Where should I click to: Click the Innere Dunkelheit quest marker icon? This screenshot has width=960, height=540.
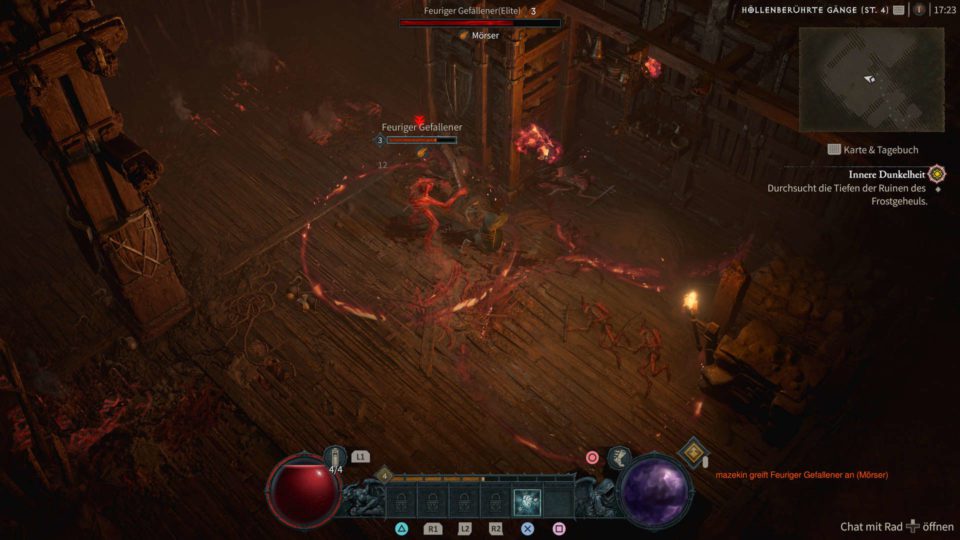(937, 173)
